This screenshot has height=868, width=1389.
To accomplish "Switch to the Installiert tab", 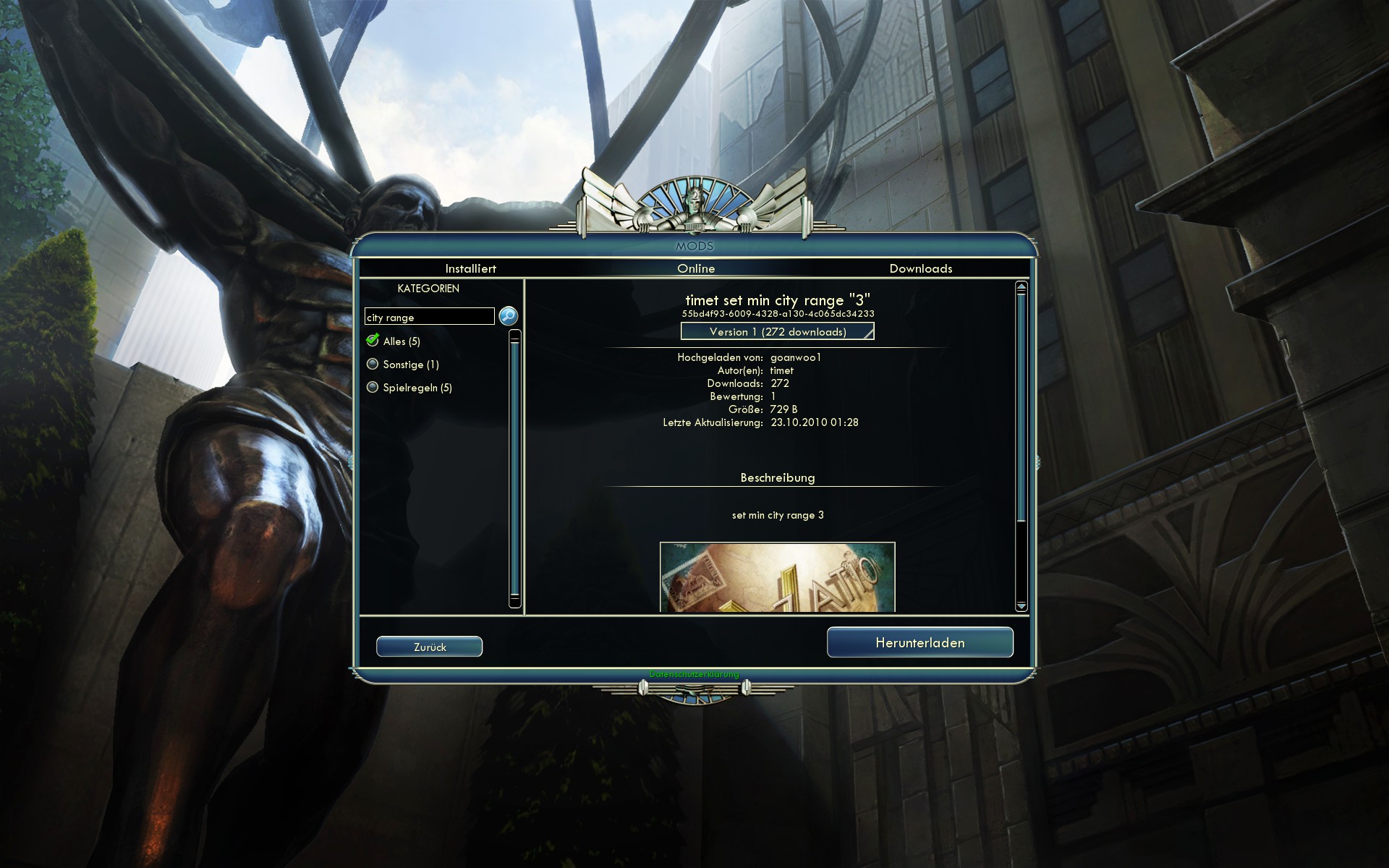I will [x=470, y=268].
